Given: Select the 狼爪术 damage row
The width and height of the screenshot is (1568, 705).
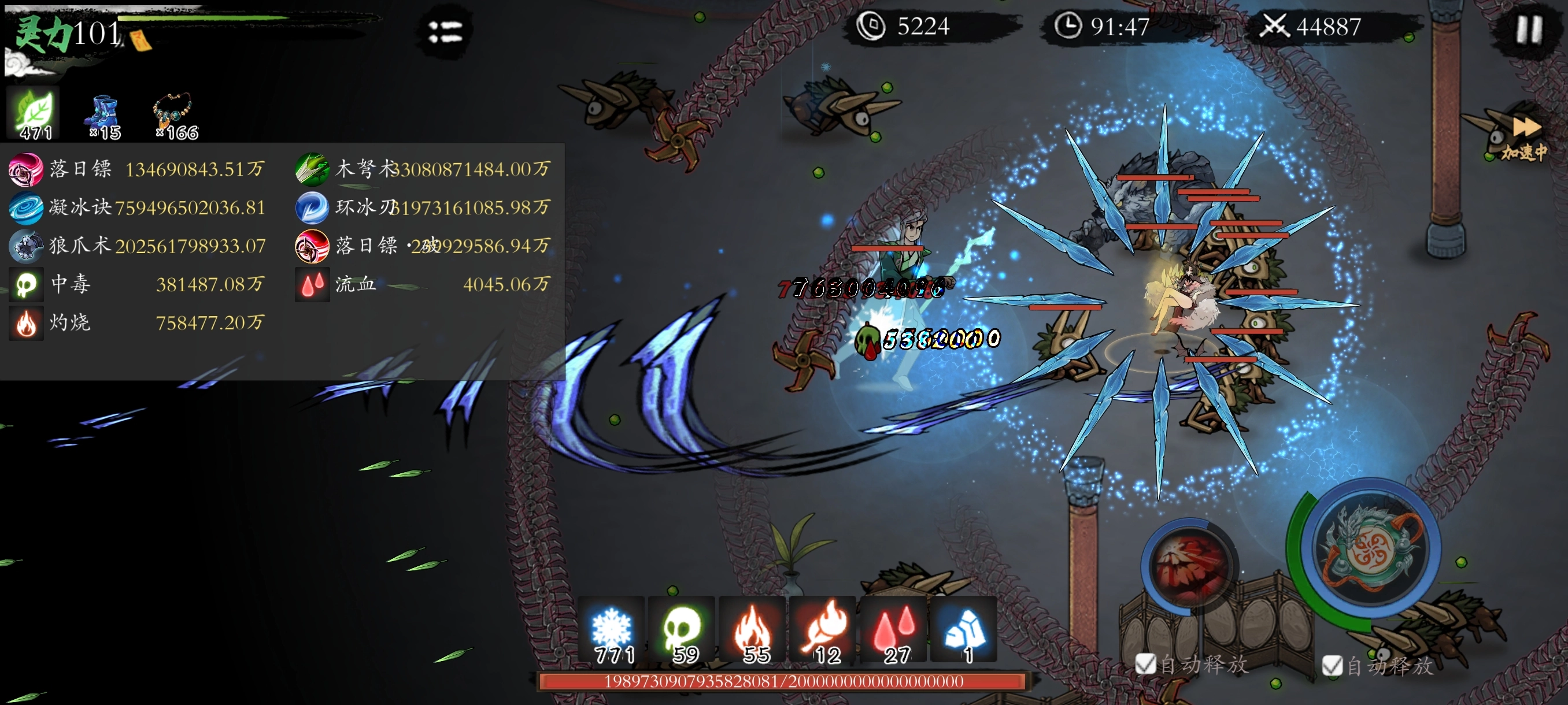Looking at the screenshot, I should [x=137, y=246].
